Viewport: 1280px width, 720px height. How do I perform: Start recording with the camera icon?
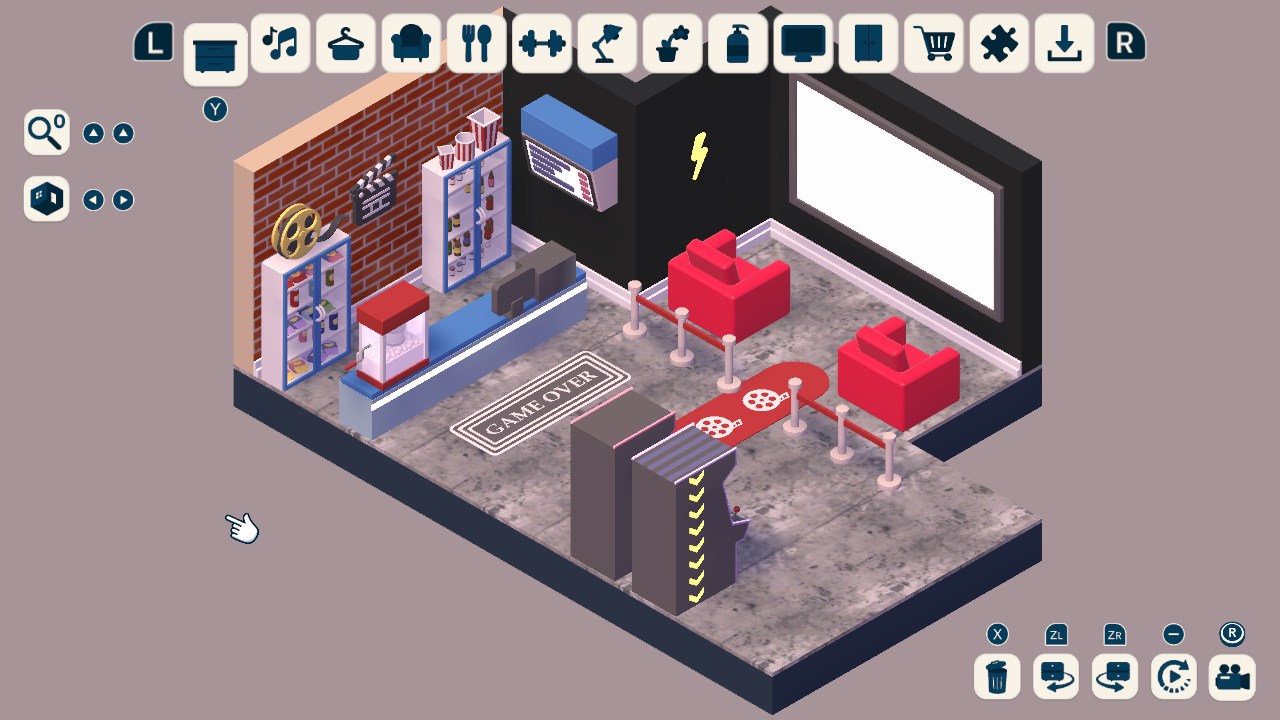(x=1231, y=677)
